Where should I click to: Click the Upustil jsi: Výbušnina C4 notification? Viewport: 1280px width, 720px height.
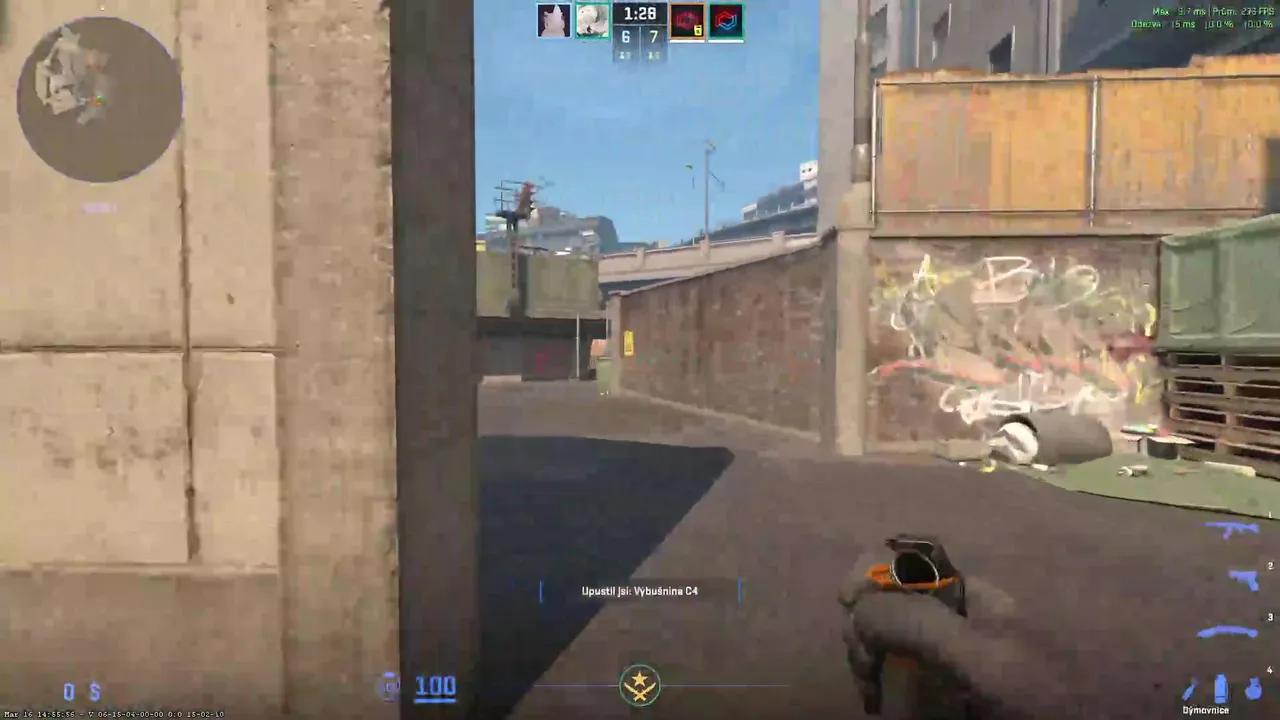click(x=640, y=591)
